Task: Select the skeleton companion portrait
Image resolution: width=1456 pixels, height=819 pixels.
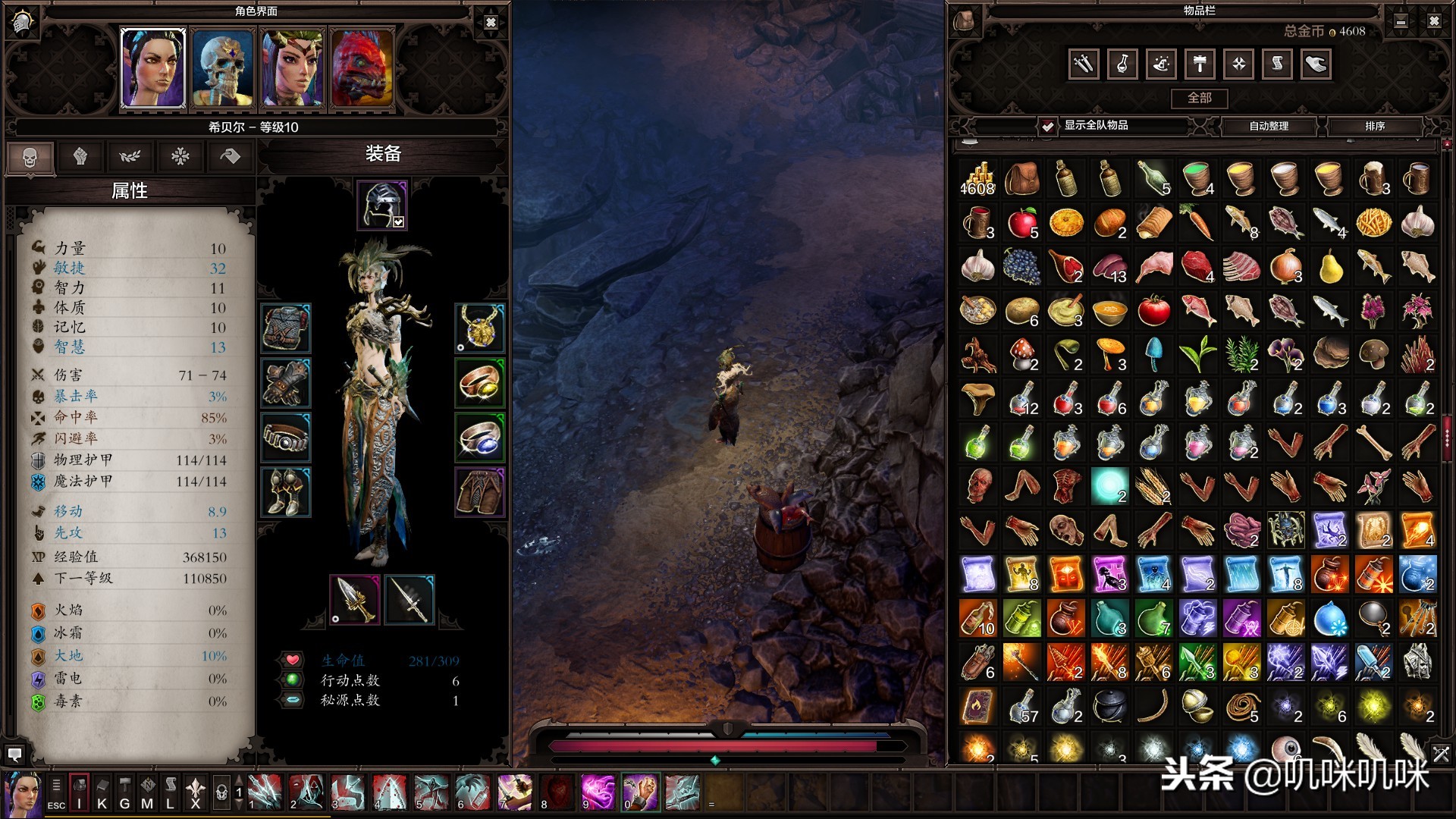Action: click(x=221, y=69)
